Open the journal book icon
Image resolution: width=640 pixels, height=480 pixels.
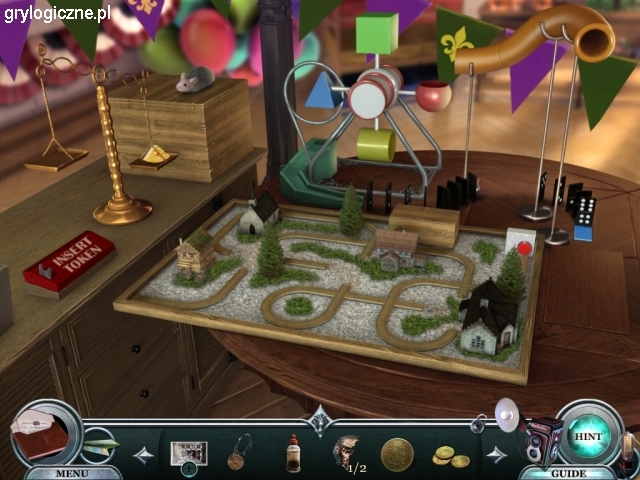point(40,434)
